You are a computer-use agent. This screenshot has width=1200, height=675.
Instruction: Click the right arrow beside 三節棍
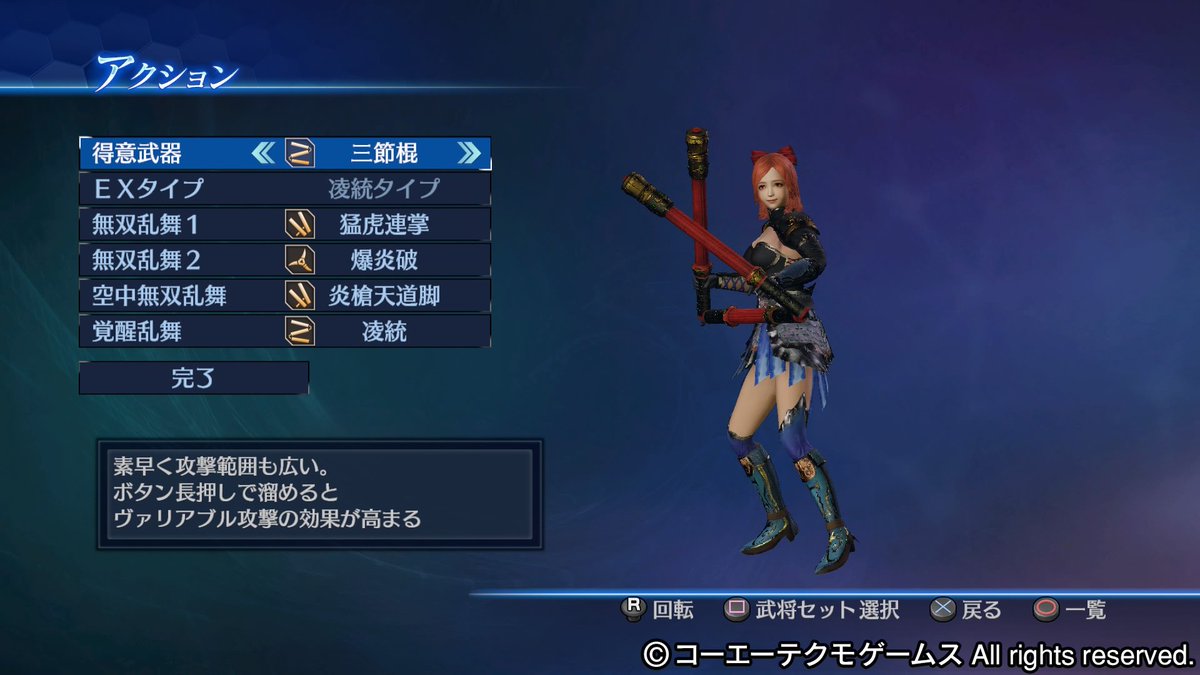click(468, 153)
